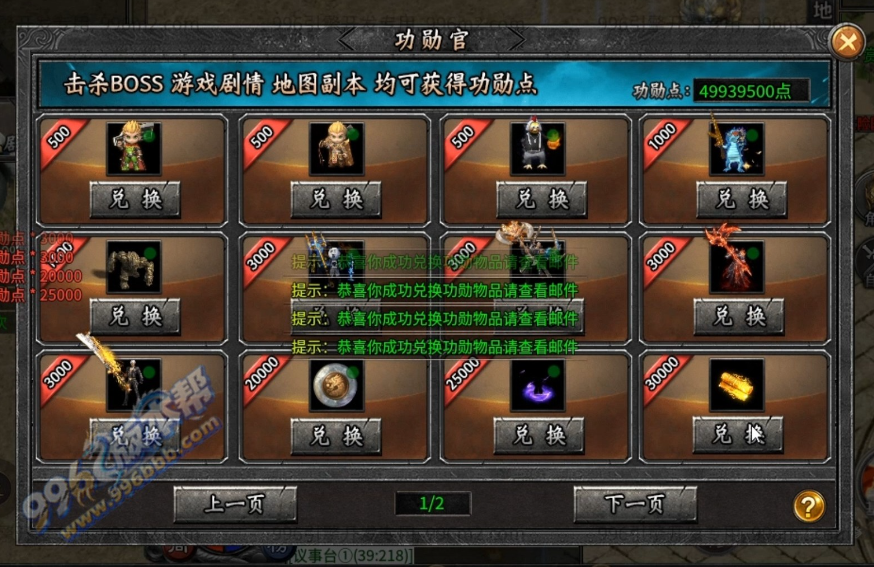Click 兑换 under the chicken with carrot
Screen dimensions: 874x567
[539, 199]
